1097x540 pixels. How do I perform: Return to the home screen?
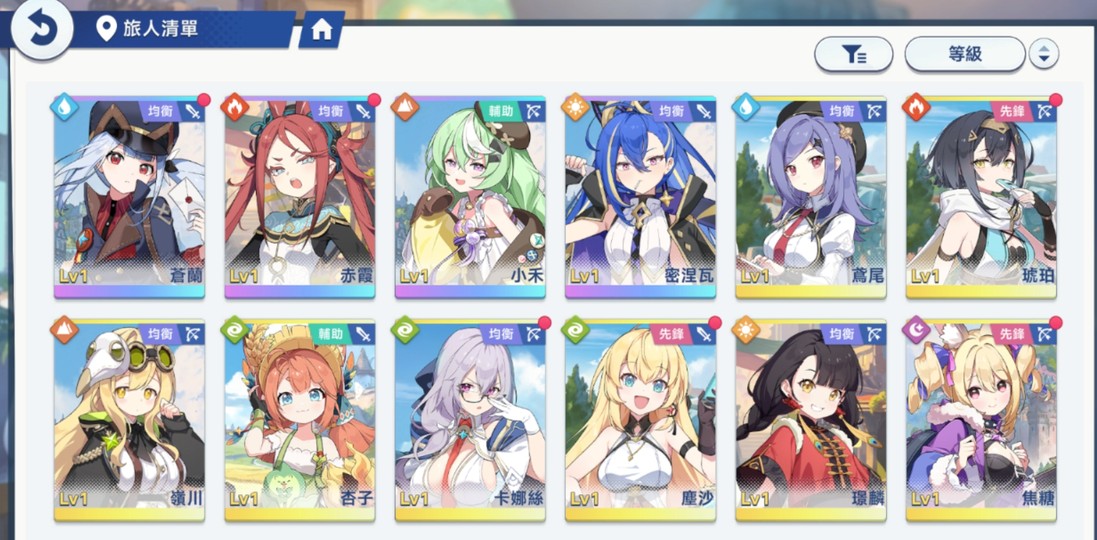[321, 30]
